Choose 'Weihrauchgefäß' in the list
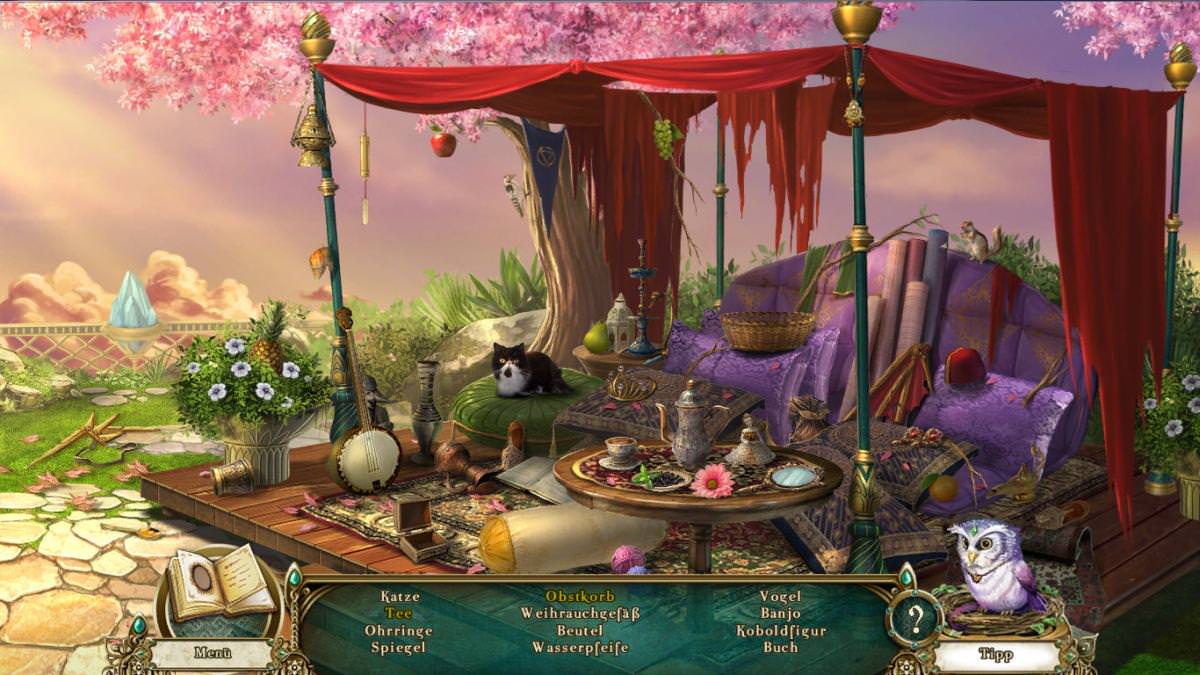The width and height of the screenshot is (1200, 675). [580, 613]
